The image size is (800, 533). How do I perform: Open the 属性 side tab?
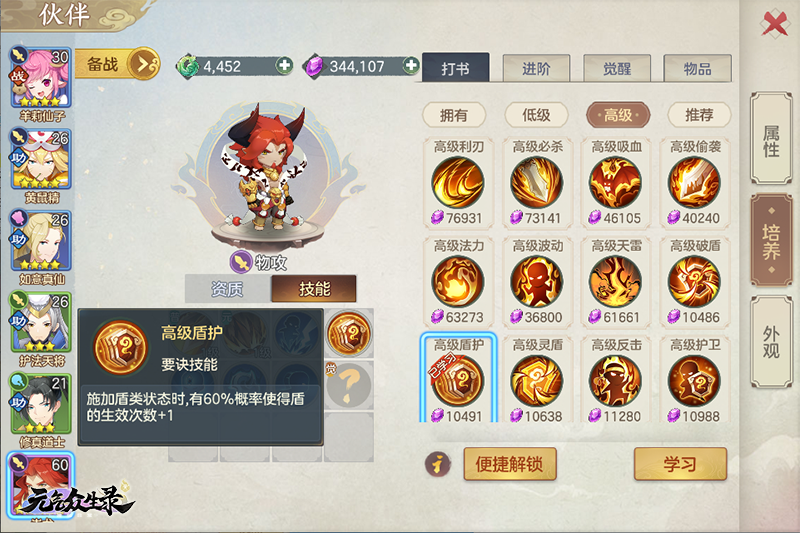(x=771, y=141)
